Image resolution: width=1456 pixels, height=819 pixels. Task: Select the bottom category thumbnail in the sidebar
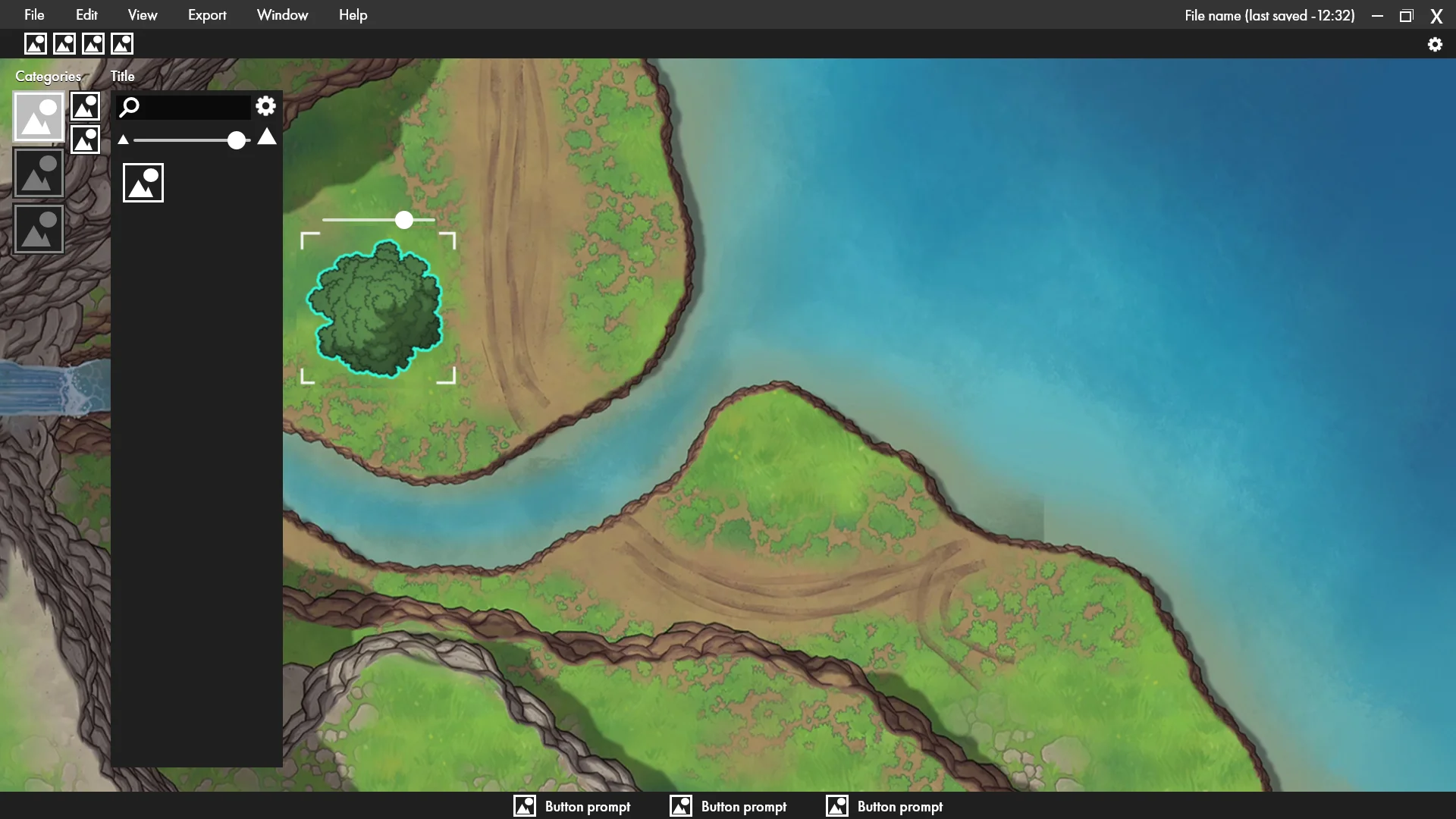(x=38, y=228)
